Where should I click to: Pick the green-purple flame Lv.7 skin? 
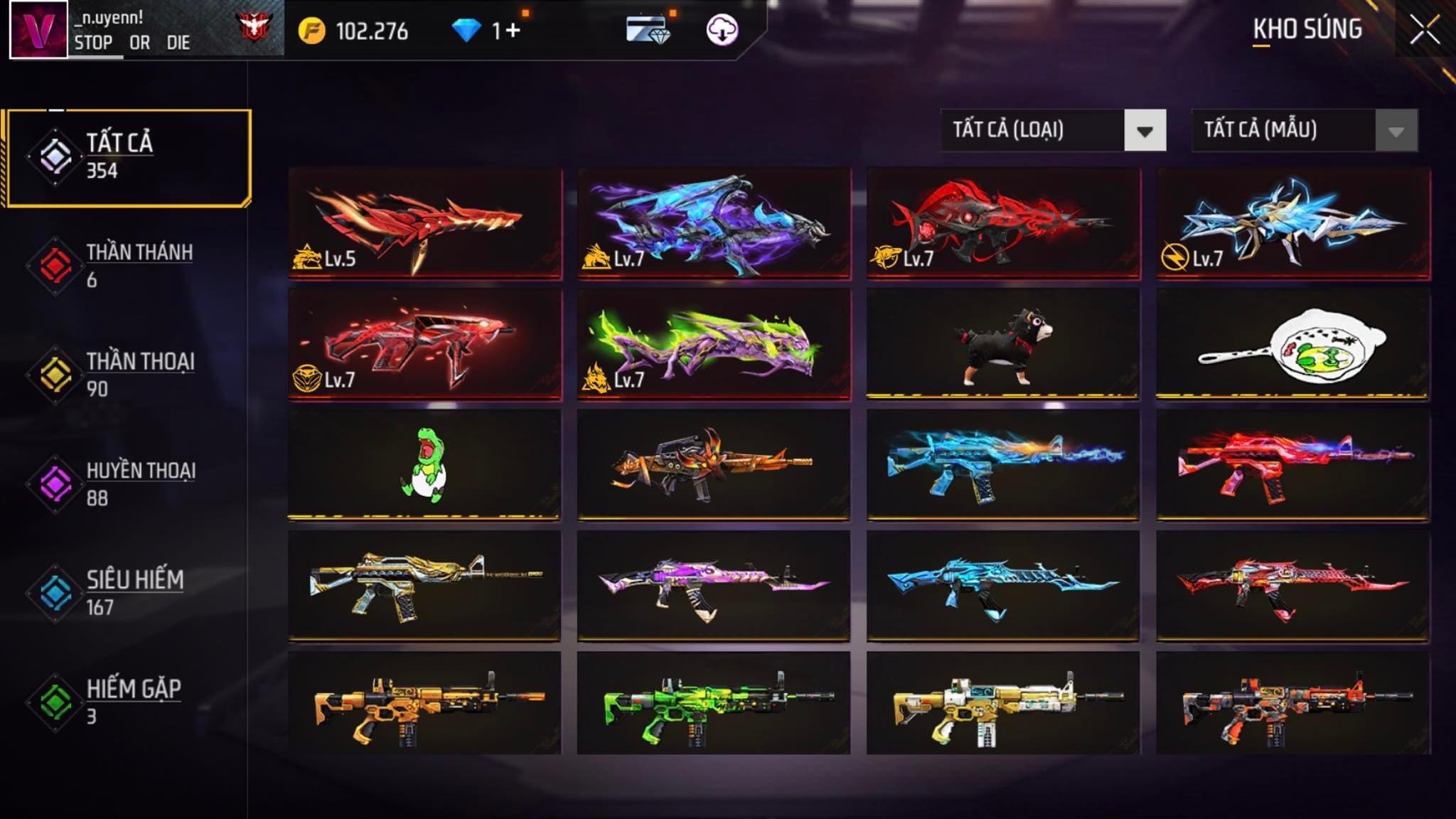714,344
